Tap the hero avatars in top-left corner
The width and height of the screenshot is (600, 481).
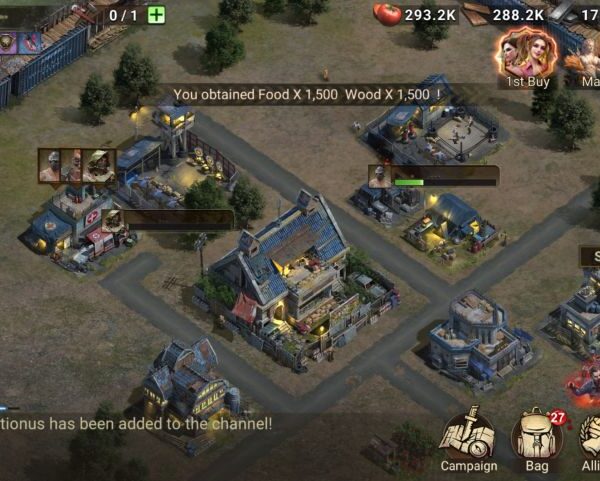point(20,42)
